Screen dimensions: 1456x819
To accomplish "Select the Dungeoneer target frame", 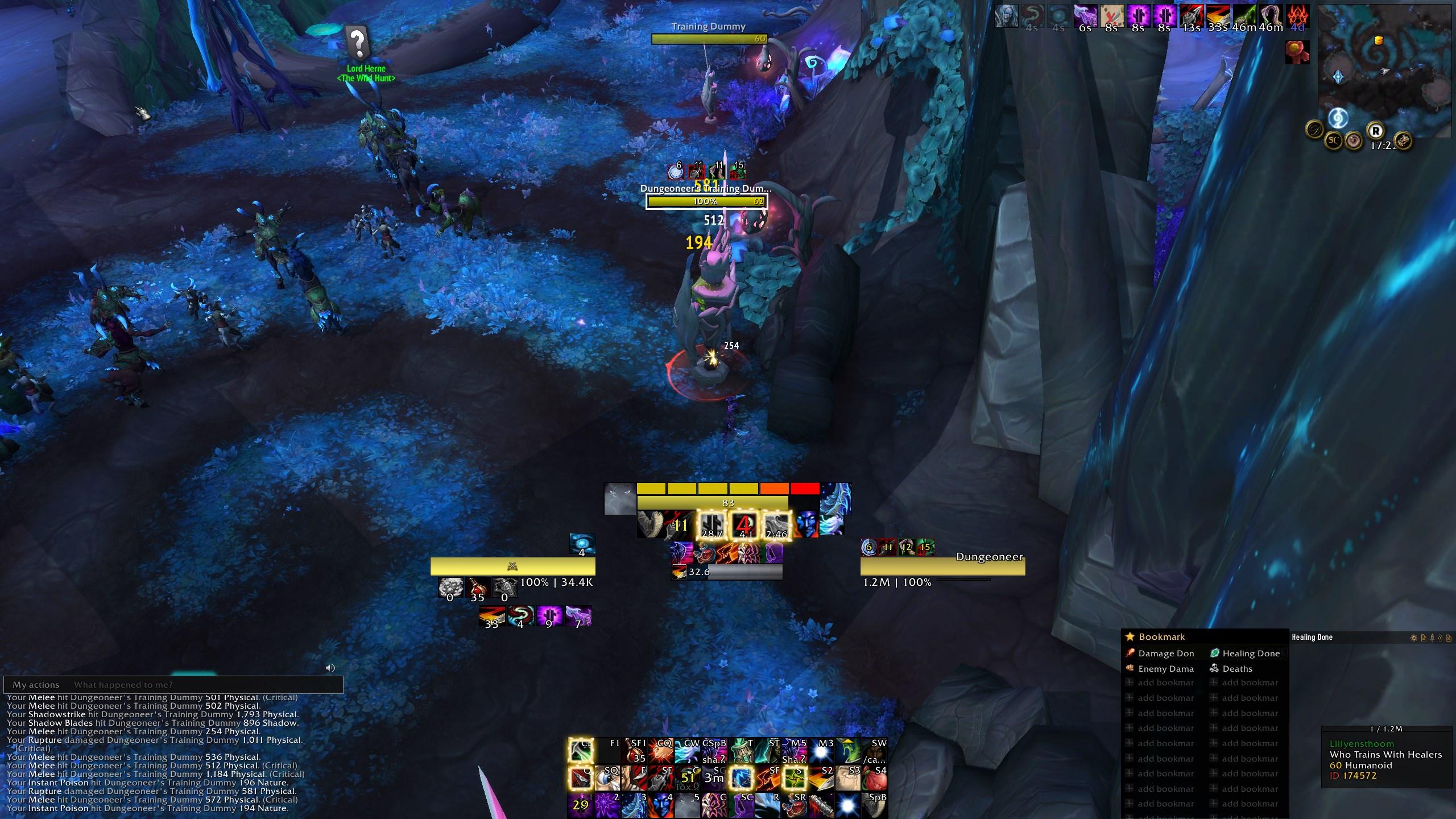I will click(942, 566).
